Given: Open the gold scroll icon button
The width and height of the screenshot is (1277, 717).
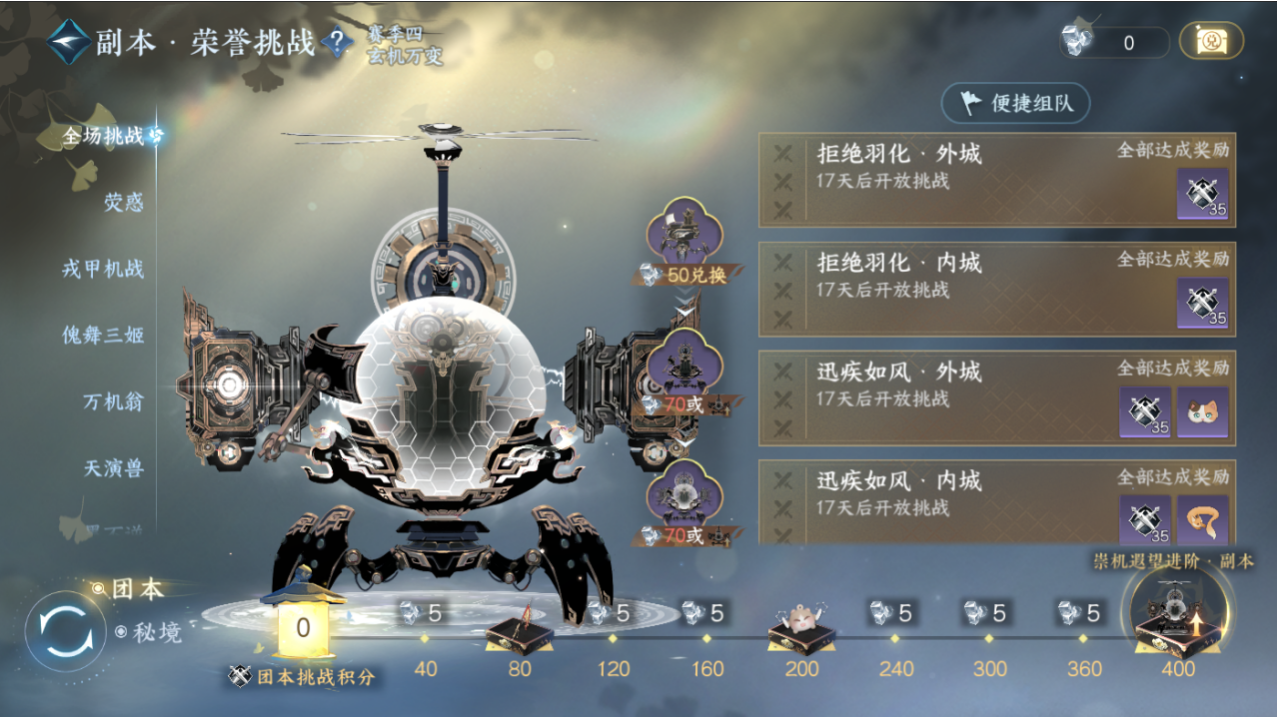Looking at the screenshot, I should (1211, 41).
